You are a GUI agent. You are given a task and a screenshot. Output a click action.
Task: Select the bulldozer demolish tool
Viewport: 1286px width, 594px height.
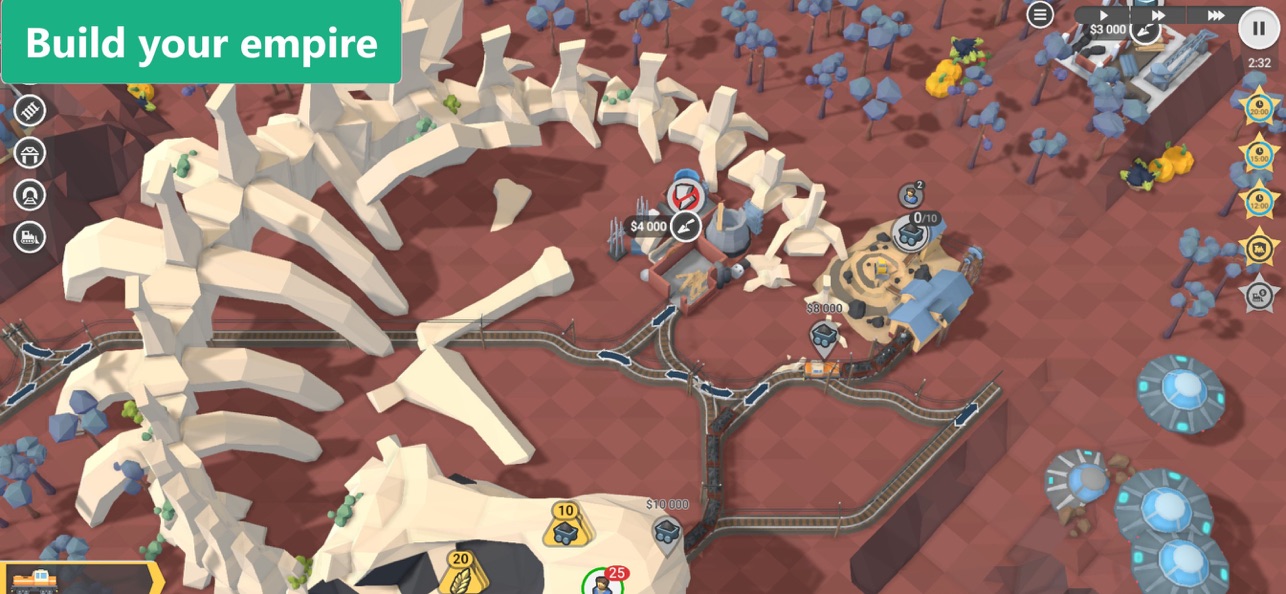coord(30,237)
